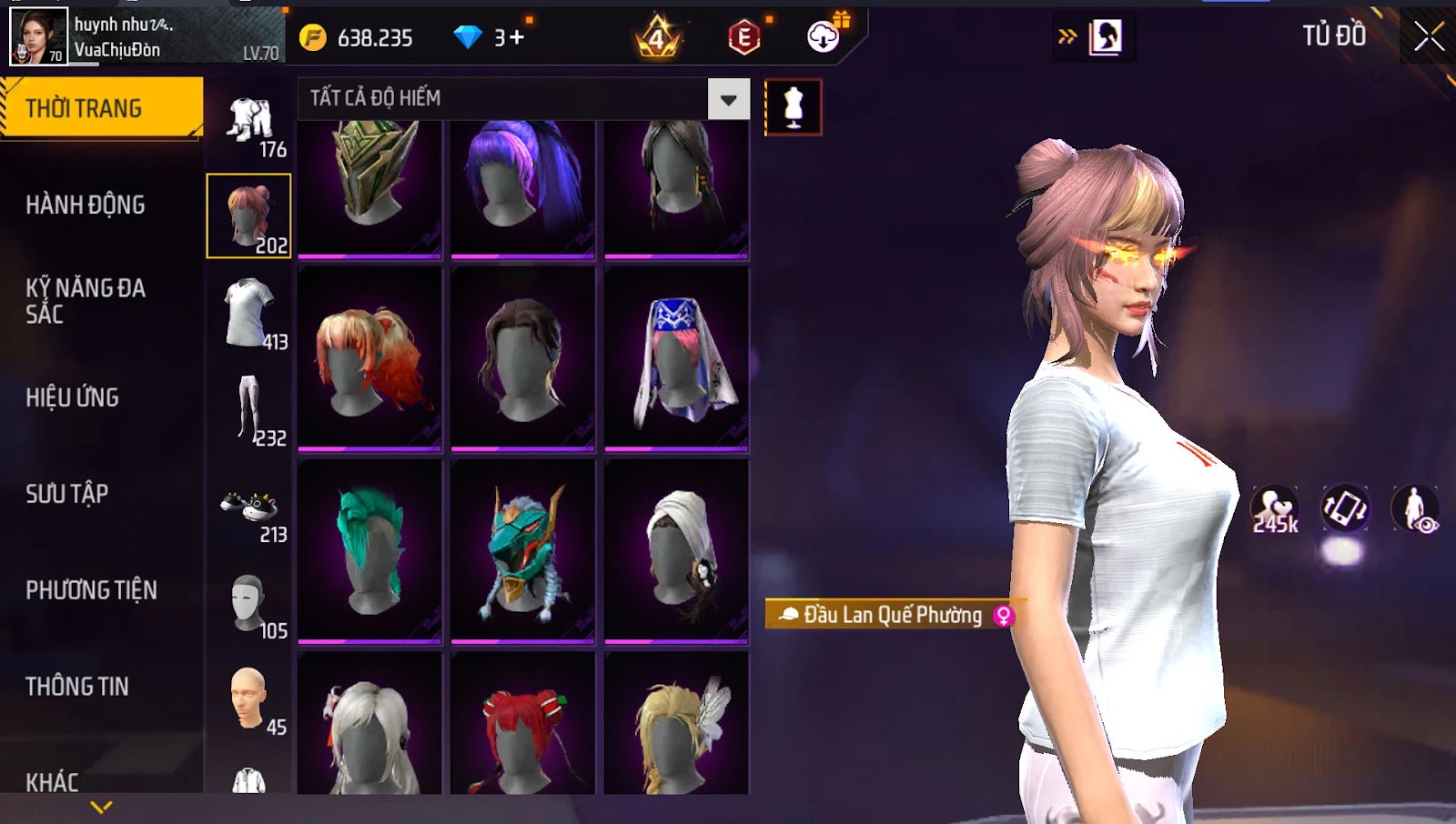Select the face mask category
The image size is (1456, 824).
coord(249,605)
